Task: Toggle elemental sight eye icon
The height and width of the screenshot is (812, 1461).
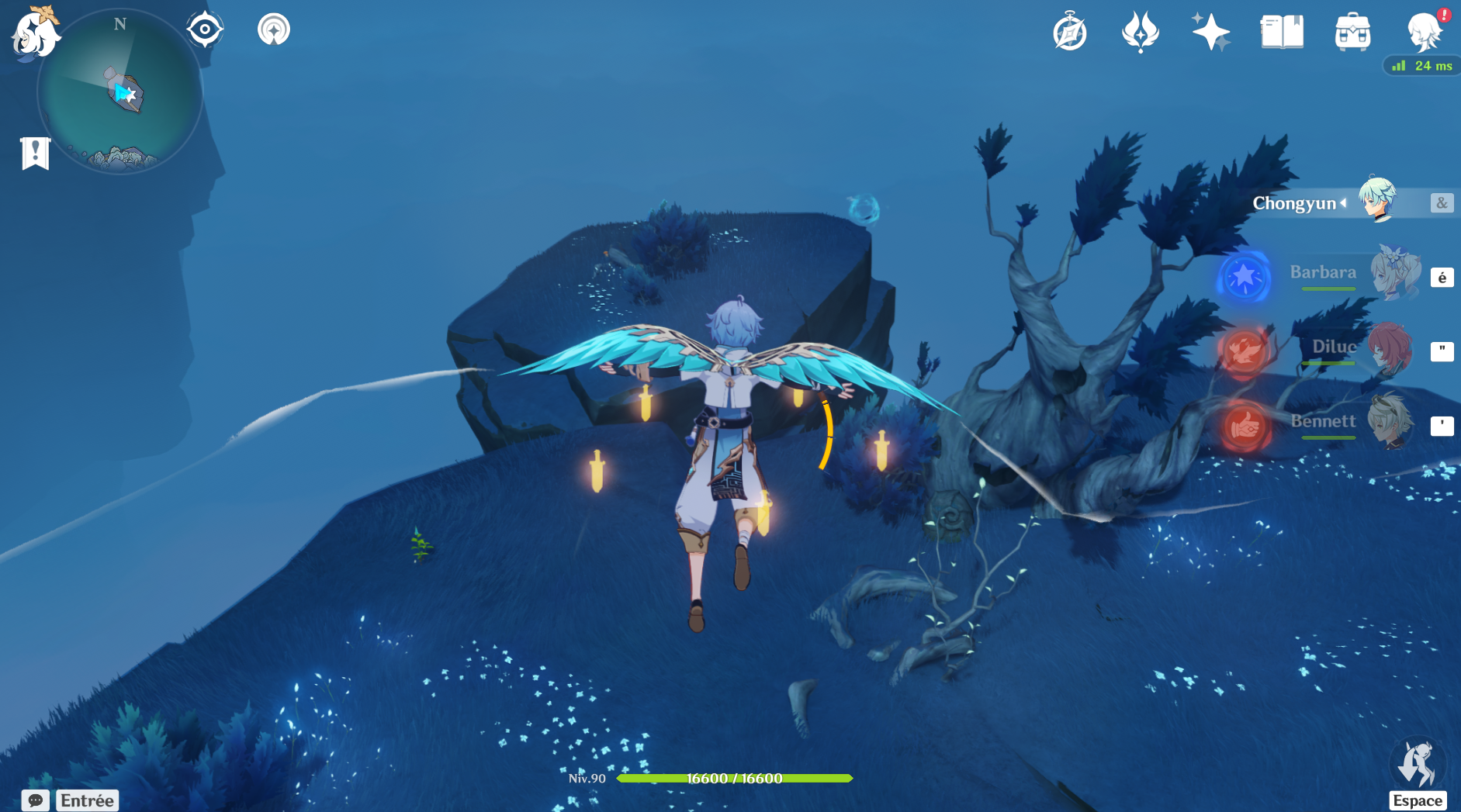Action: pyautogui.click(x=205, y=30)
